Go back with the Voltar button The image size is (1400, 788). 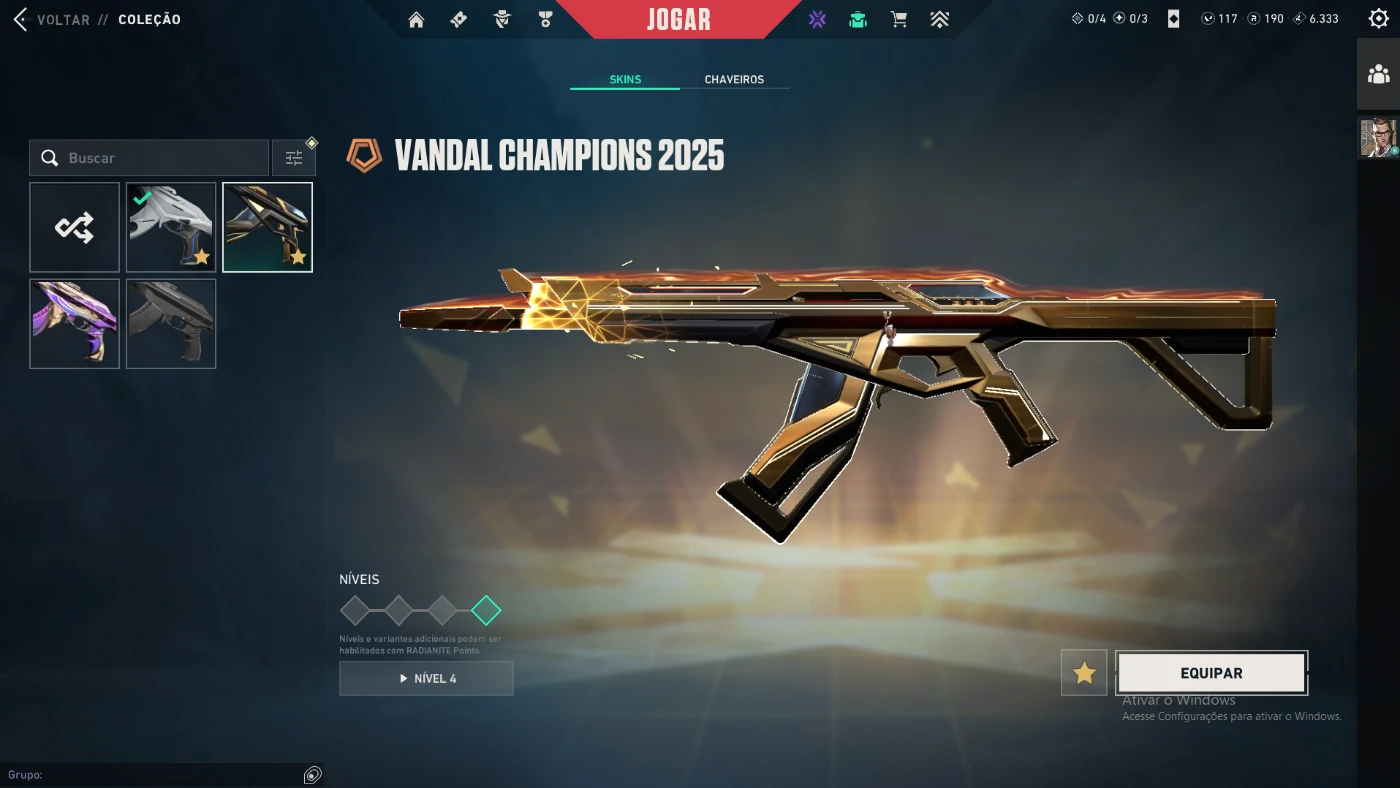50,20
